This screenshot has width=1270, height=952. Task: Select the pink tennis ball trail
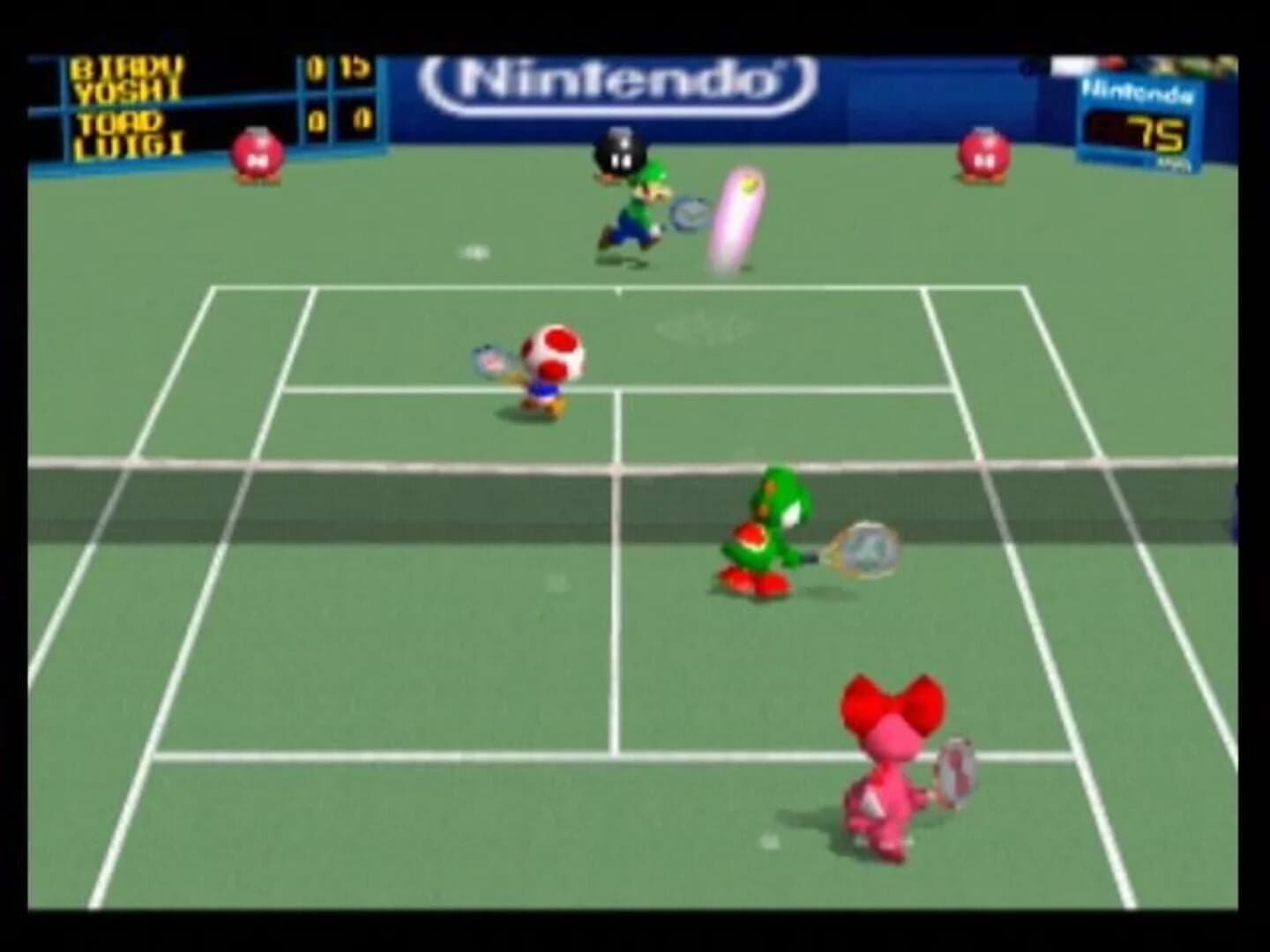coord(736,216)
